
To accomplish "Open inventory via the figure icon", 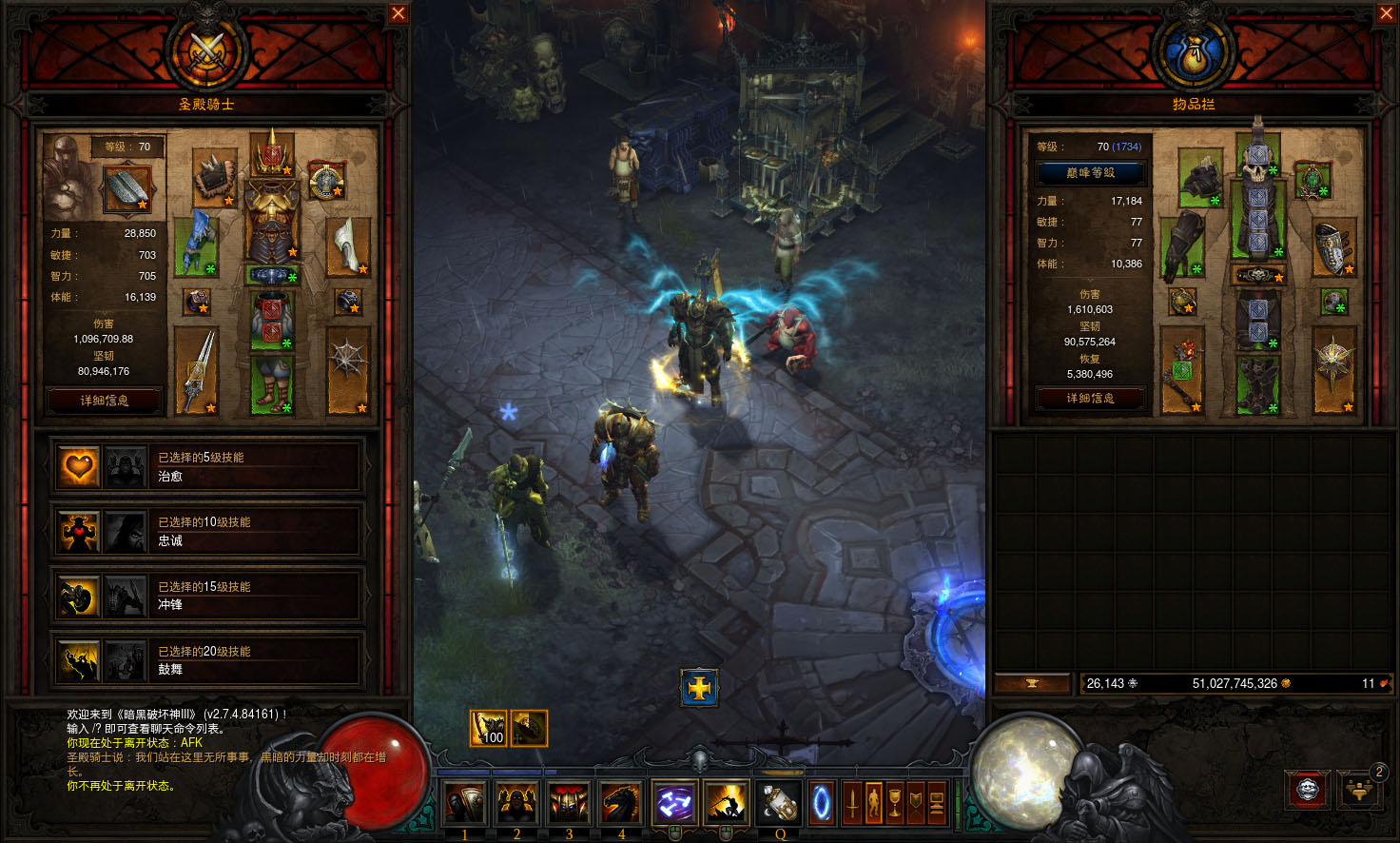I will click(872, 802).
